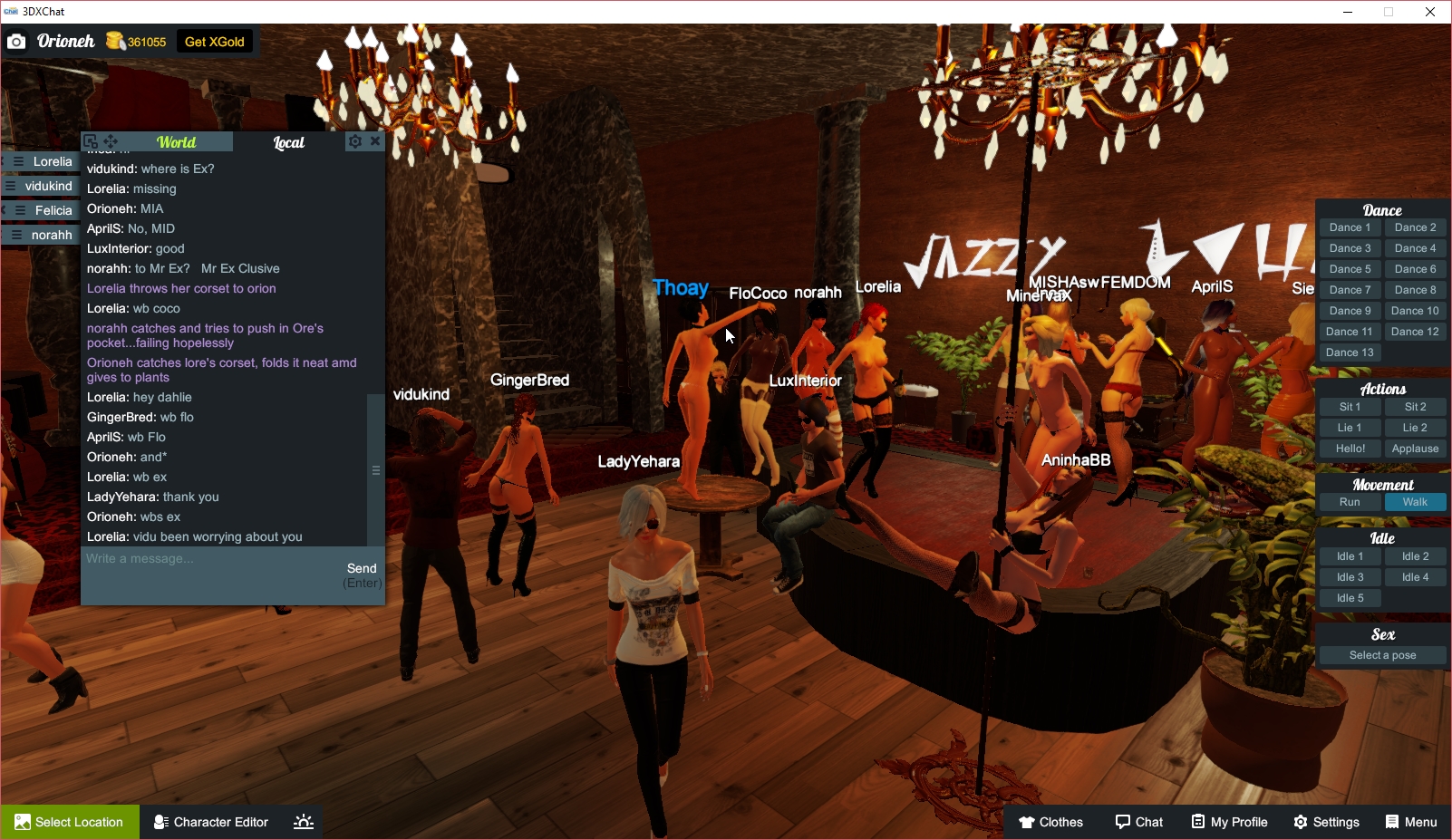Switch movement mode to Run
This screenshot has height=840, width=1452.
coord(1350,501)
